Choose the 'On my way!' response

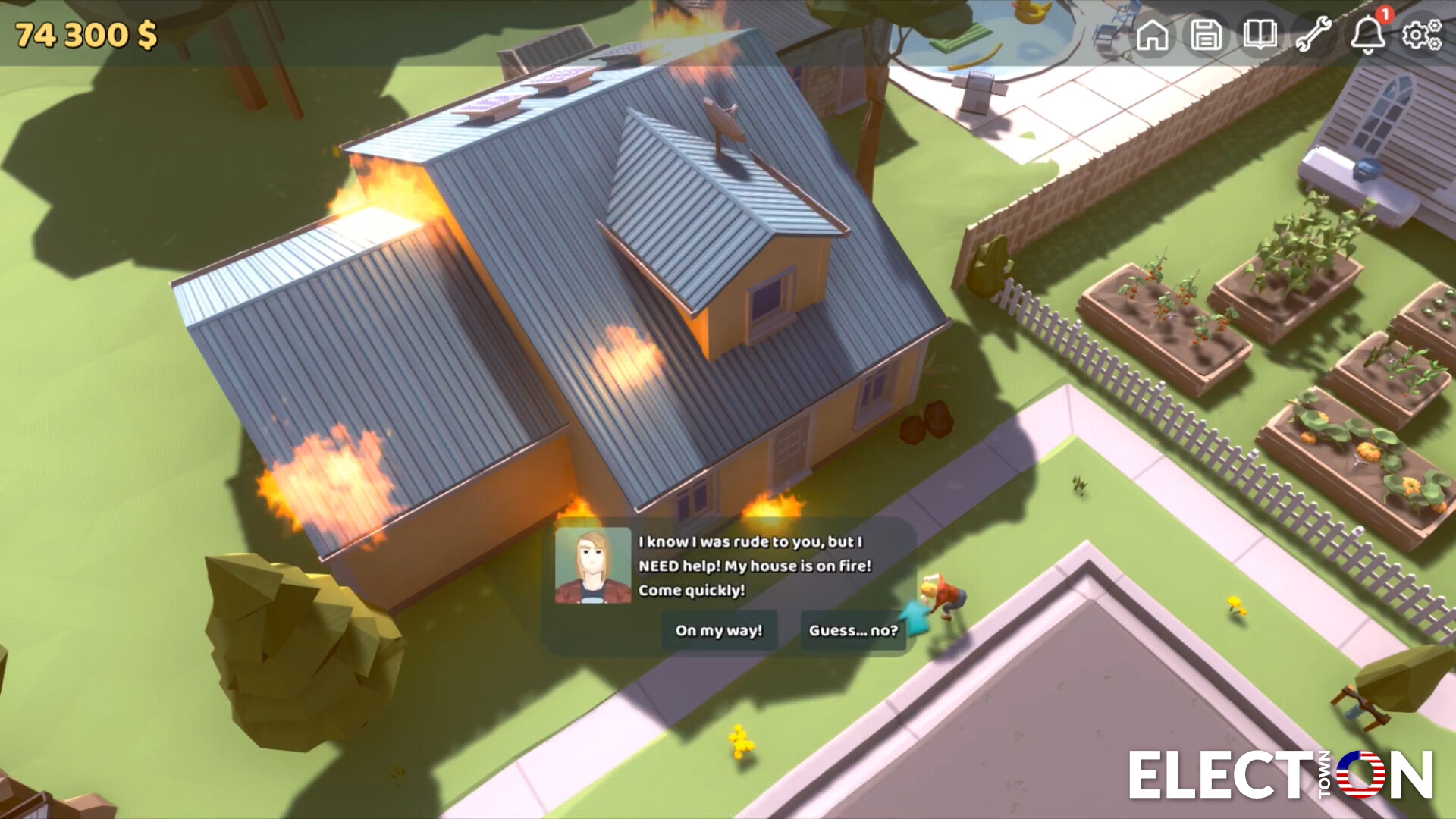coord(718,630)
